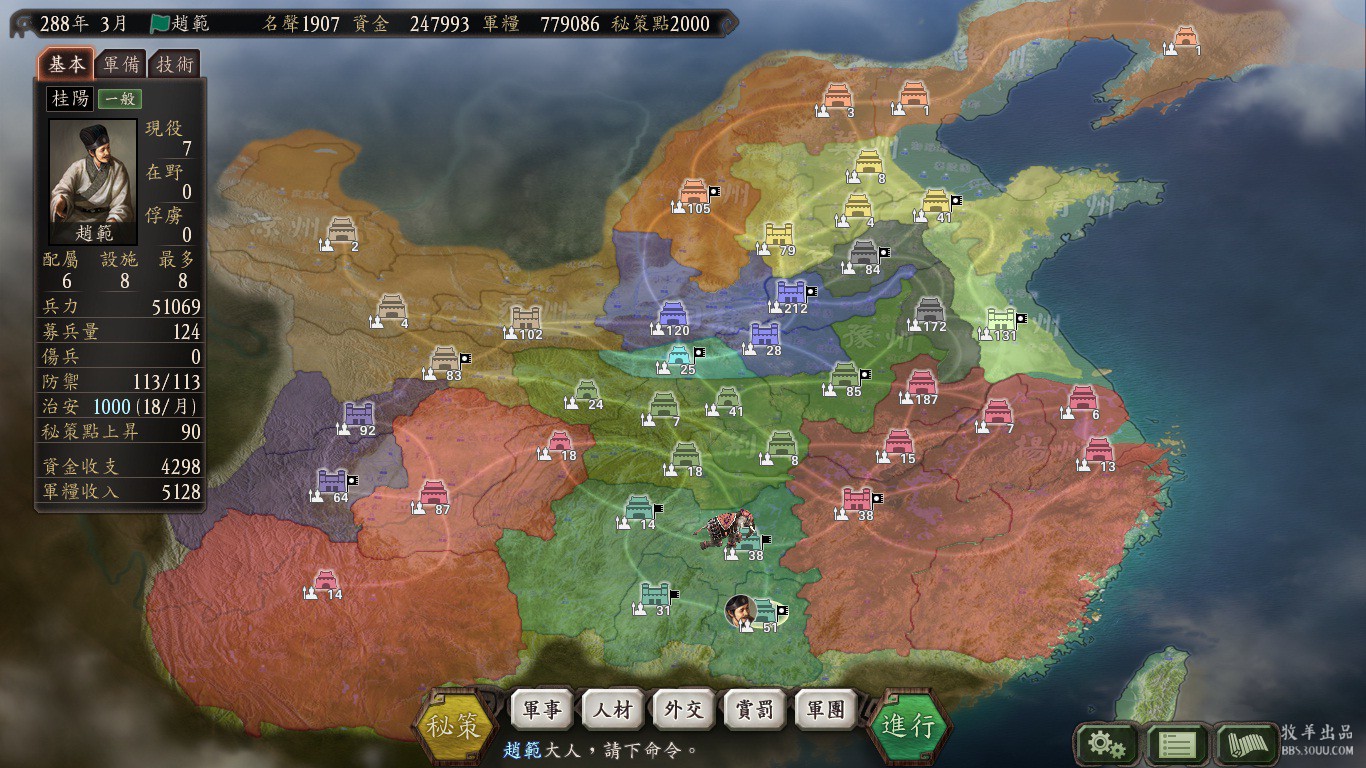The width and height of the screenshot is (1366, 768).
Task: Open the 技術 tab
Action: pos(174,65)
